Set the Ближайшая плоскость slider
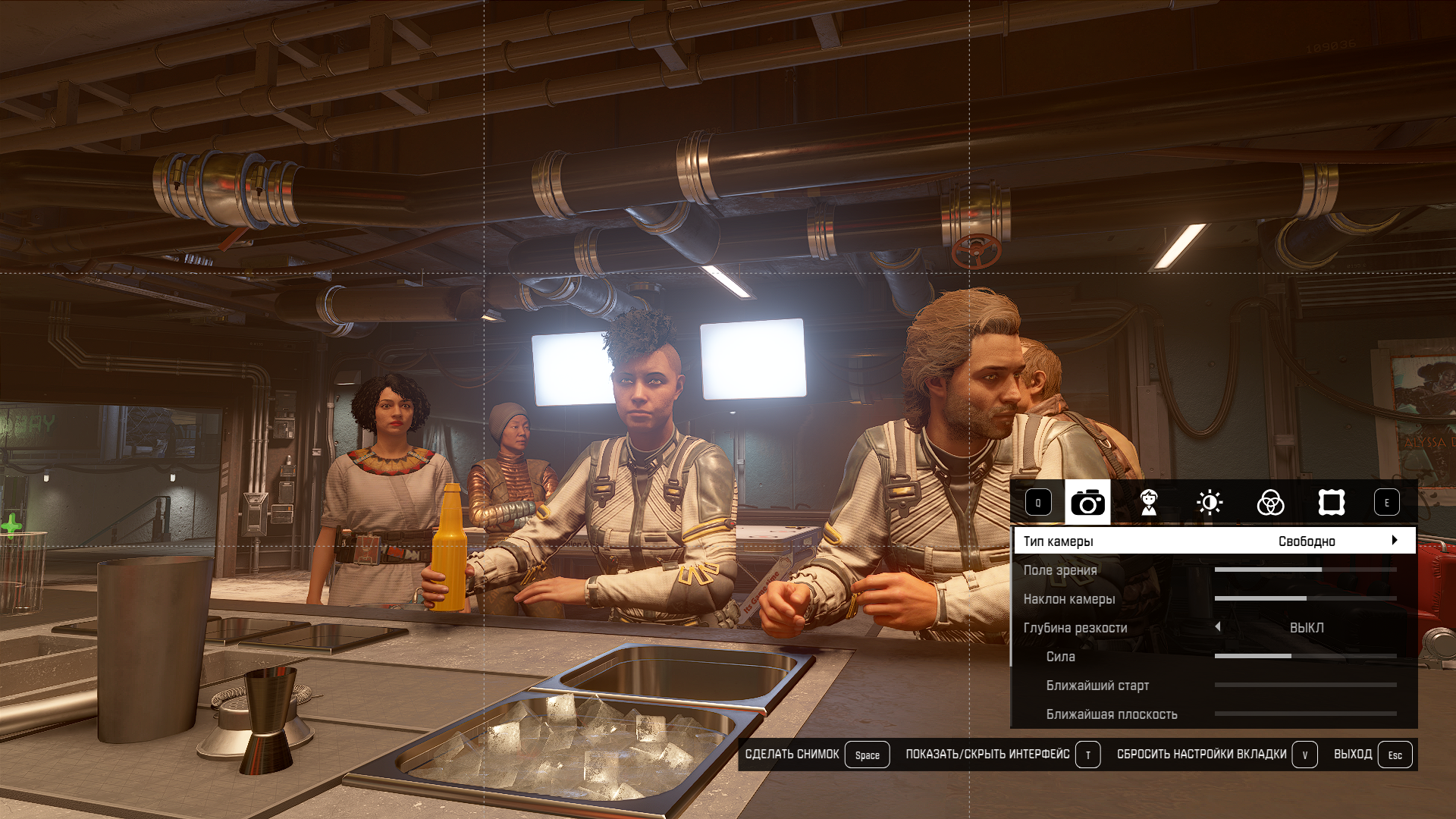Viewport: 1456px width, 819px height. tap(1305, 714)
